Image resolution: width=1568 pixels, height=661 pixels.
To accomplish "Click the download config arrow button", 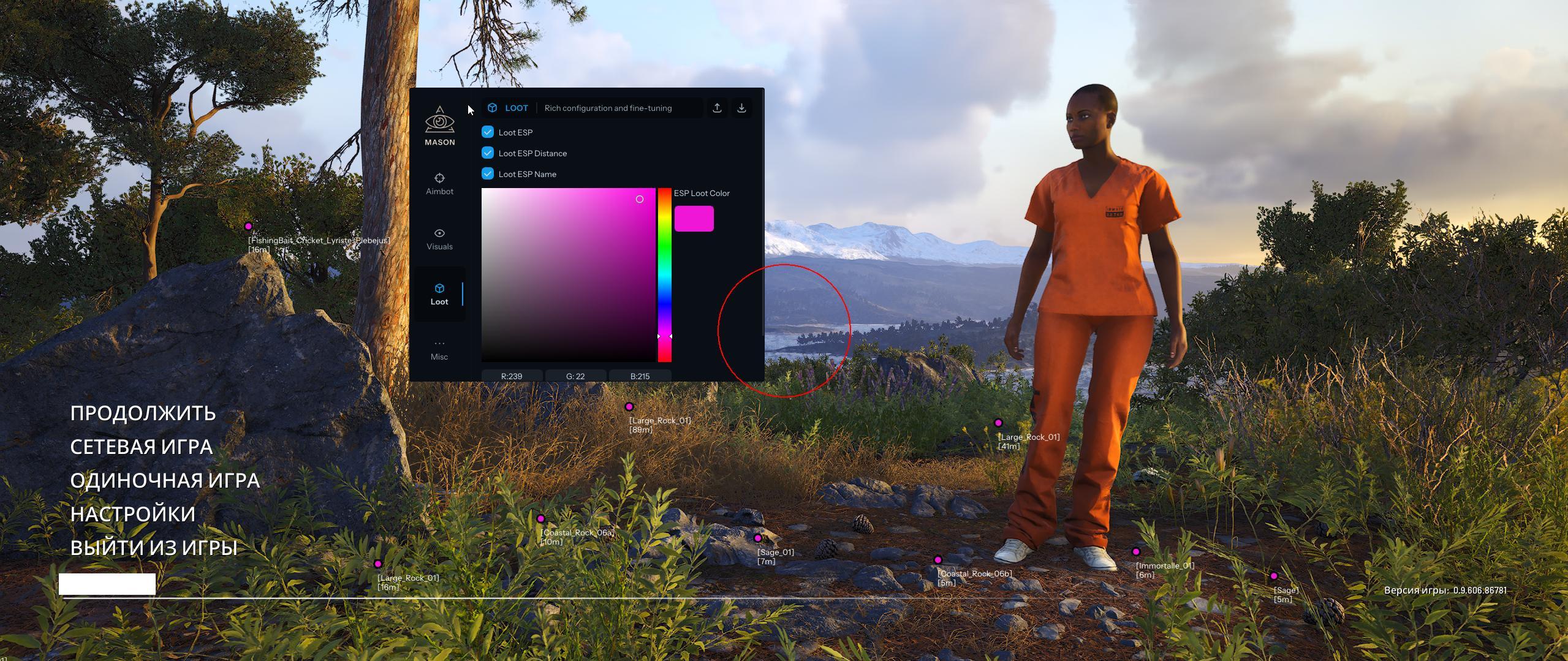I will tap(741, 108).
